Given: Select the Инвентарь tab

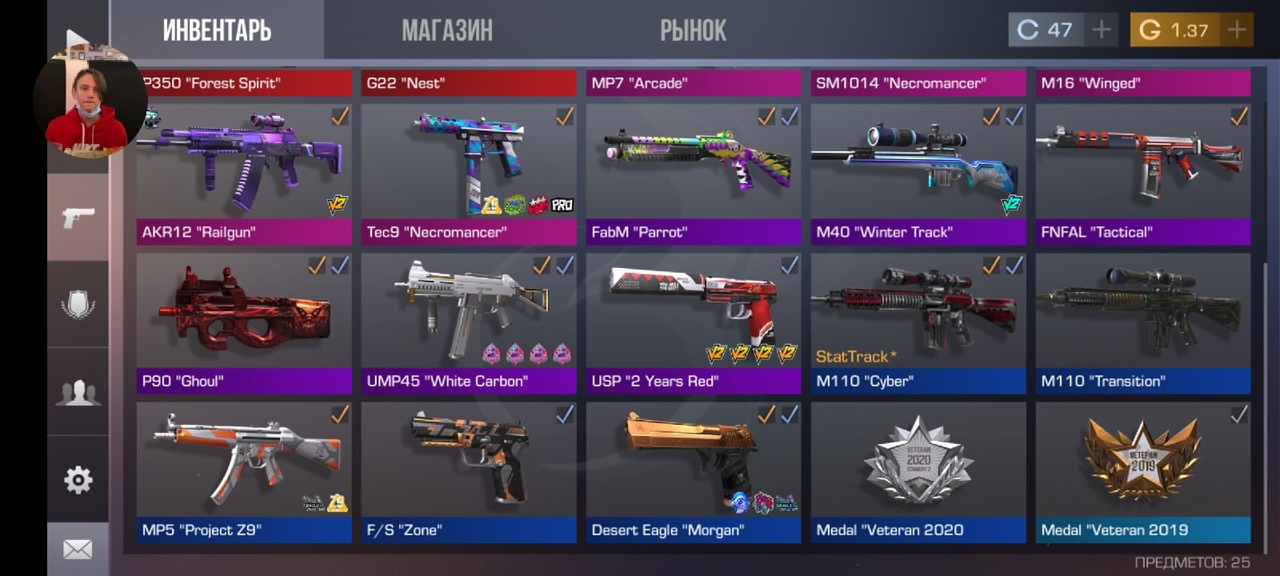Looking at the screenshot, I should [217, 30].
